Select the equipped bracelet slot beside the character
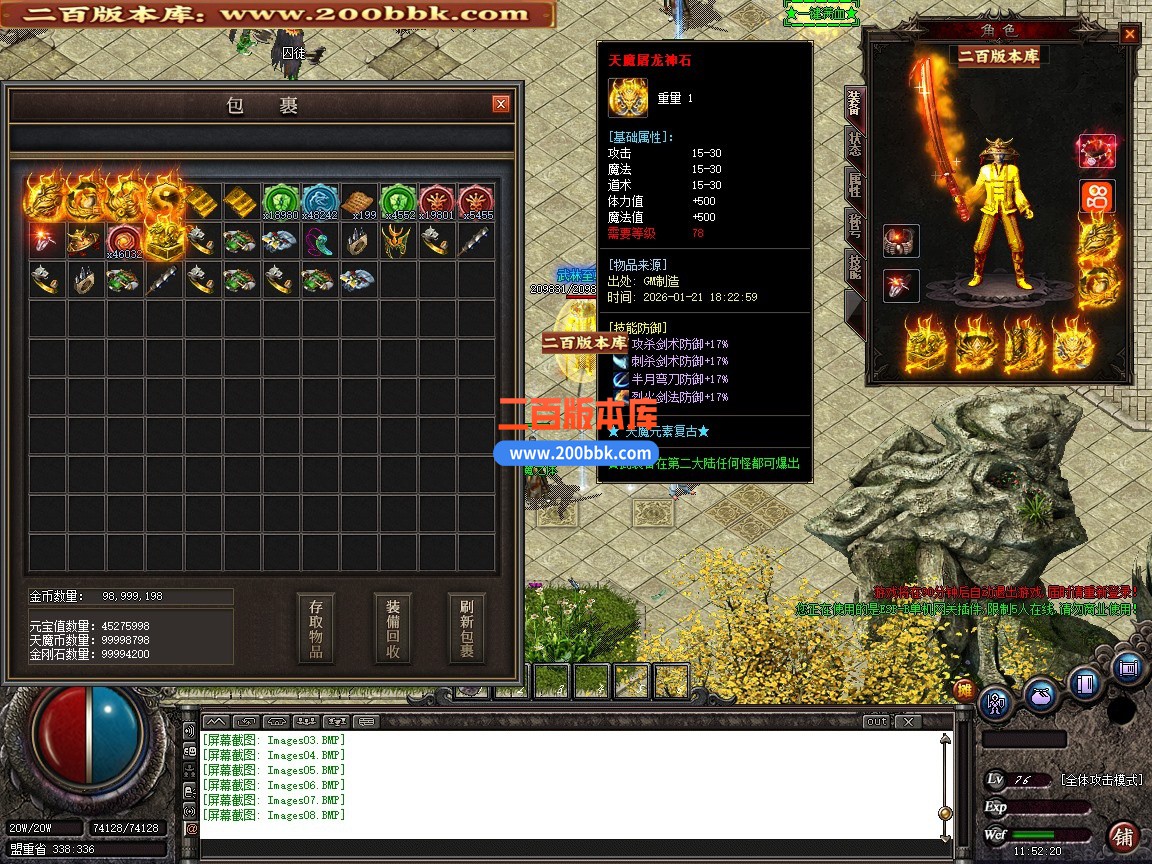Viewport: 1152px width, 864px height. [x=901, y=241]
